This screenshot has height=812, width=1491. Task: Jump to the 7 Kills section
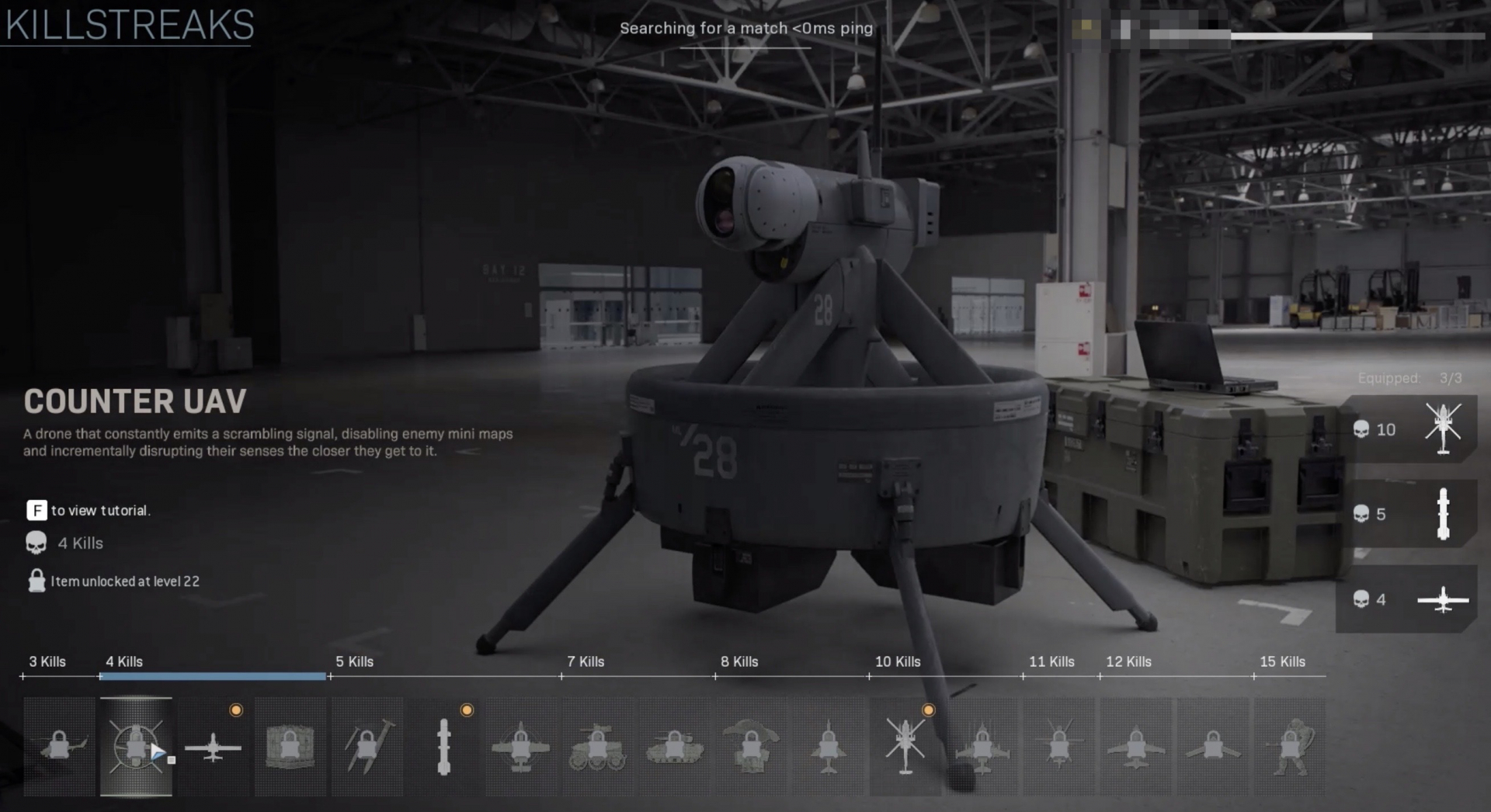[x=586, y=662]
